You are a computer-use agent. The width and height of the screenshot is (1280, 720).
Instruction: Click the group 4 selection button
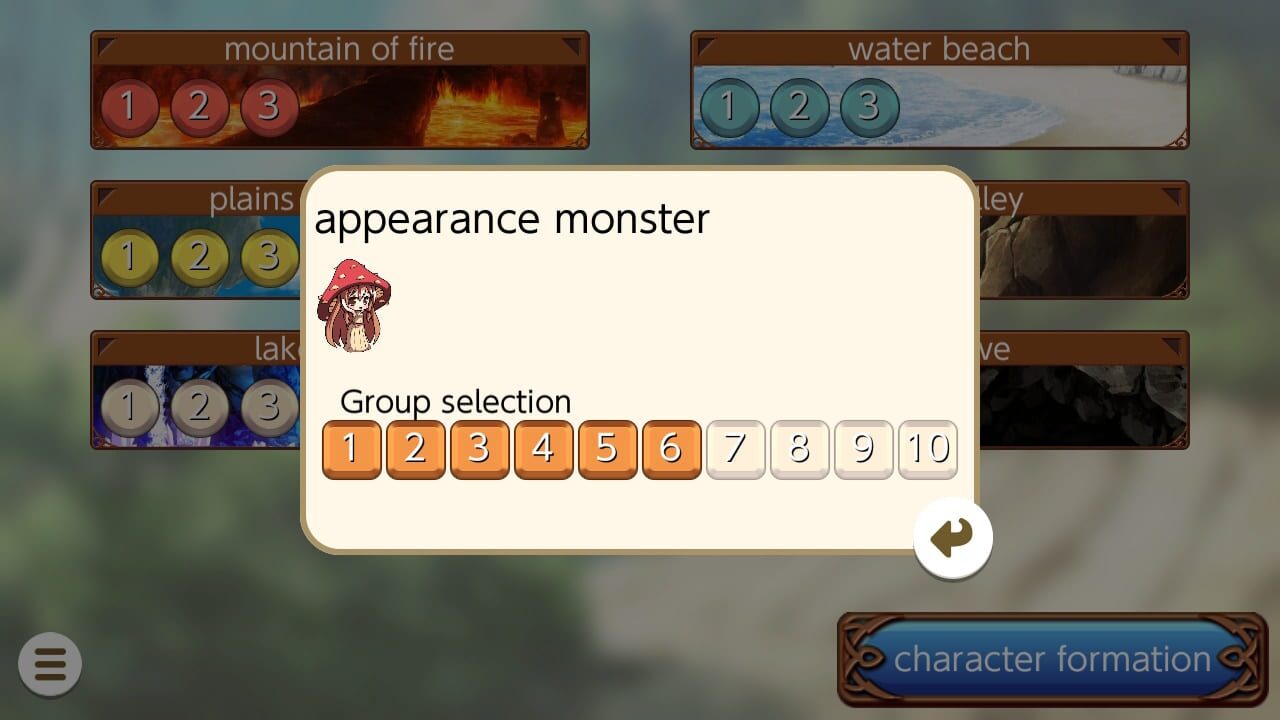click(x=544, y=450)
